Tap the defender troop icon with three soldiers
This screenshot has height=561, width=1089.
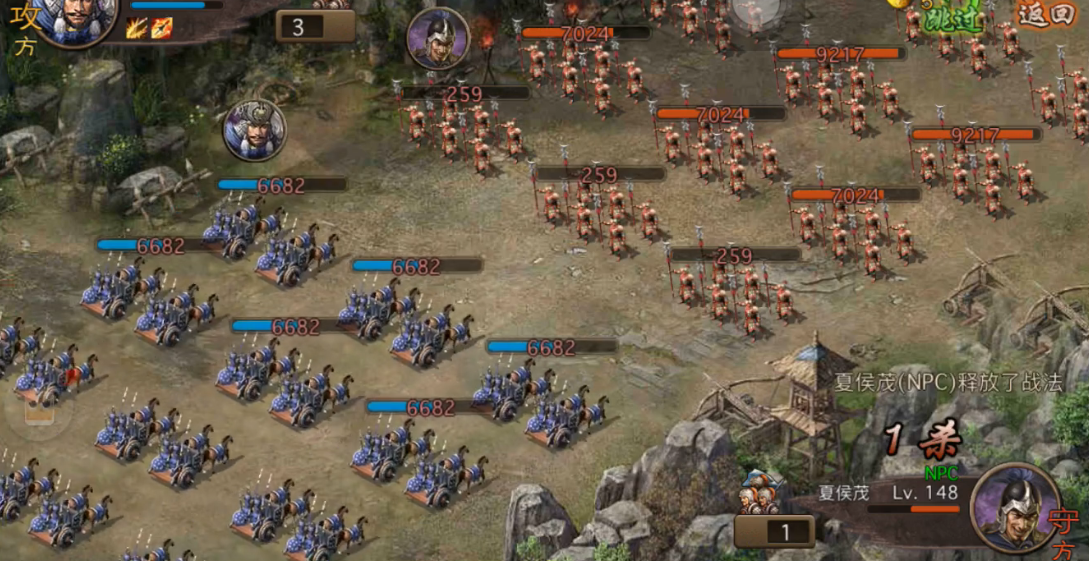pyautogui.click(x=760, y=492)
